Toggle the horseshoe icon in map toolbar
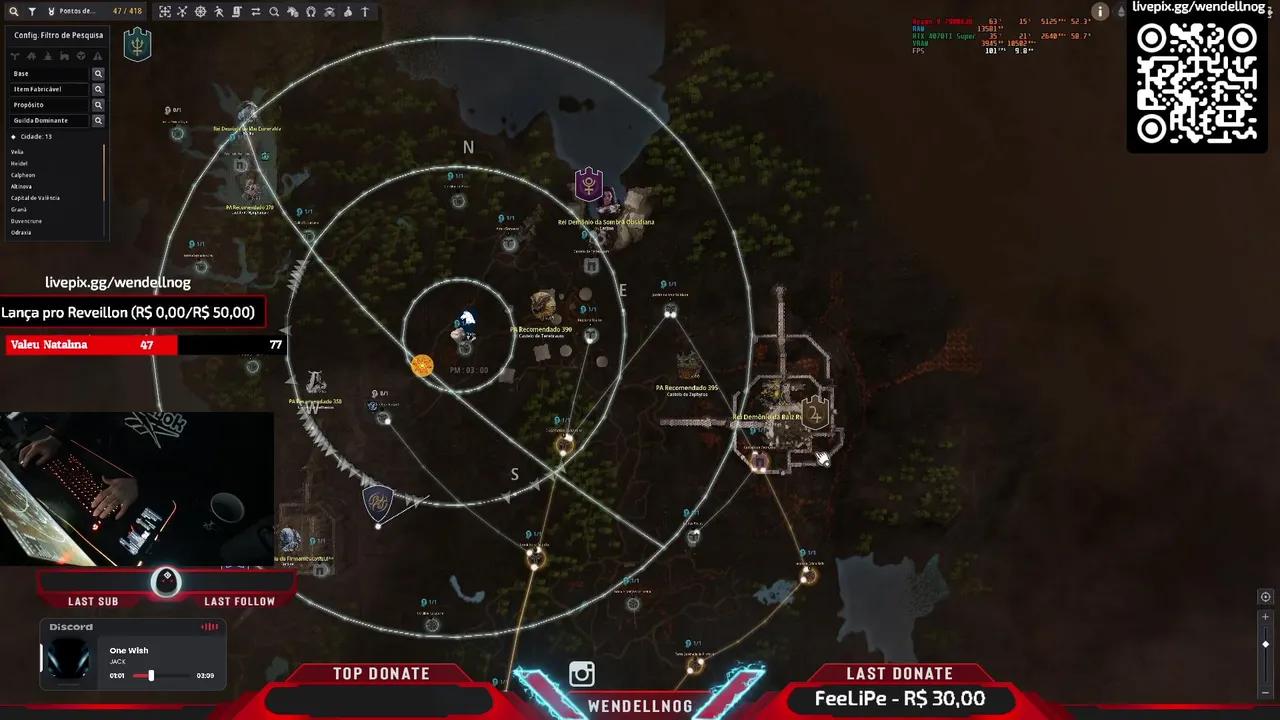This screenshot has width=1280, height=720. (x=311, y=12)
